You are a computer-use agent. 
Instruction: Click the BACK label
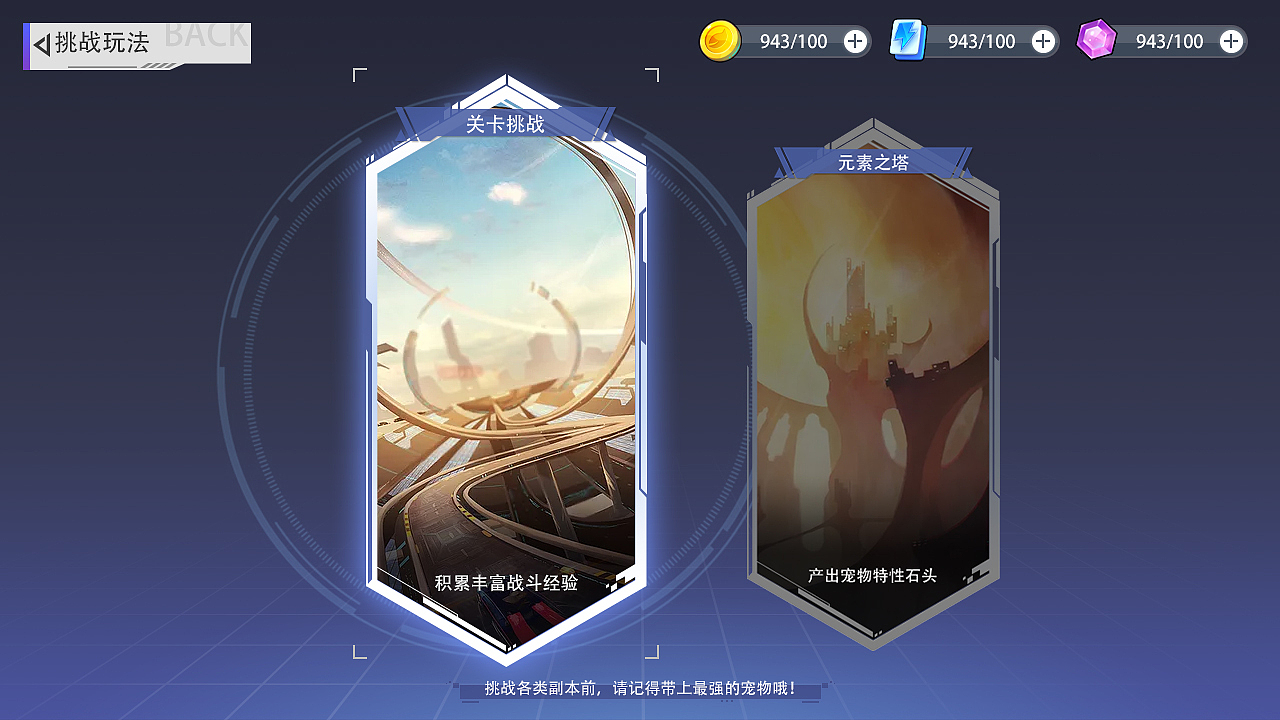205,35
